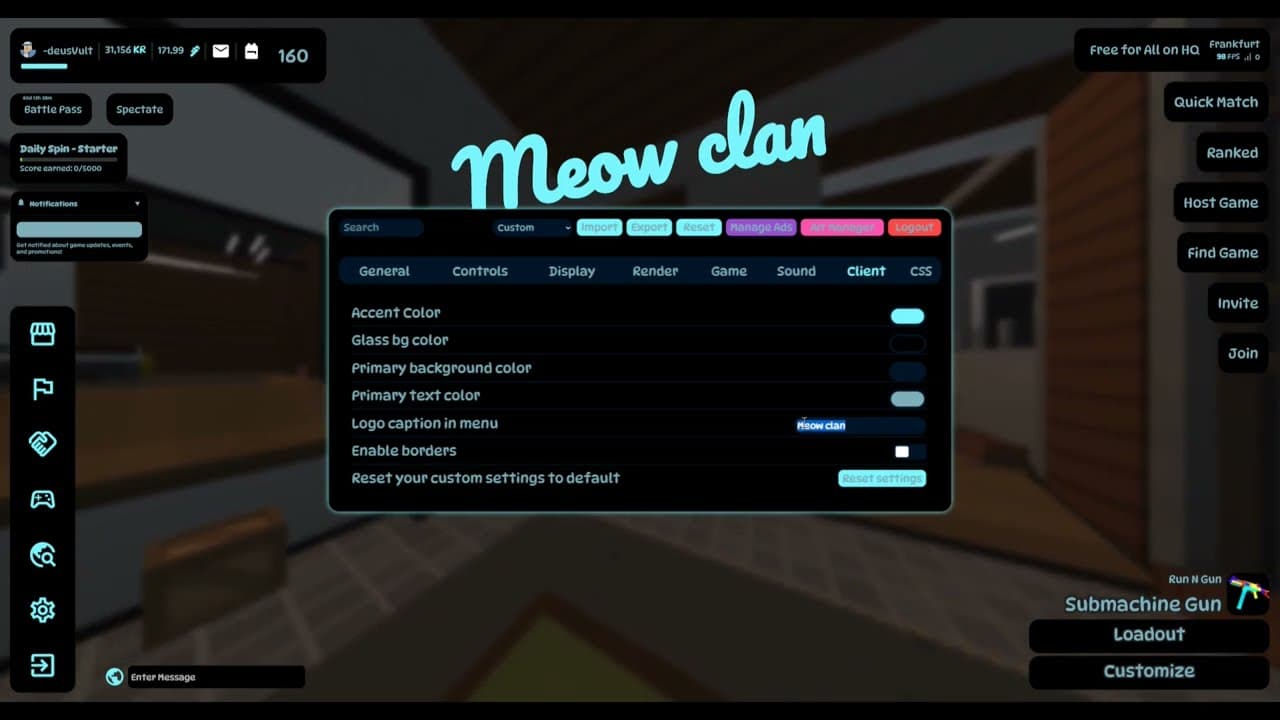Viewport: 1280px width, 720px height.
Task: Open the gear settings icon
Action: 42,610
